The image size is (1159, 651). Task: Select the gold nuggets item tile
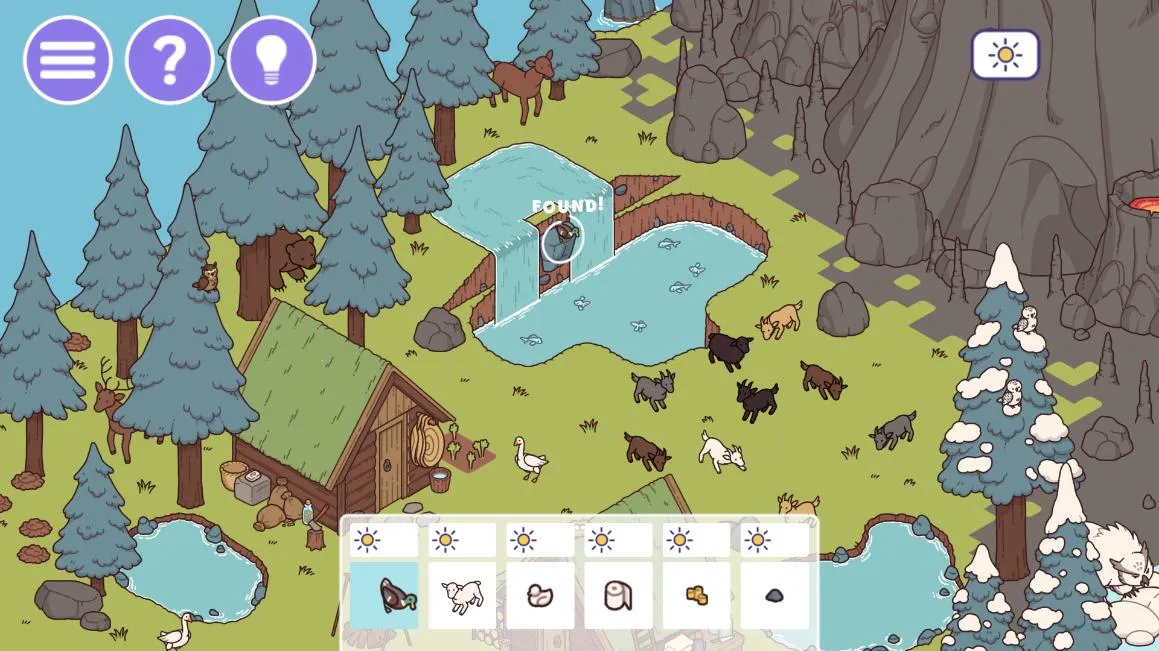click(x=696, y=595)
